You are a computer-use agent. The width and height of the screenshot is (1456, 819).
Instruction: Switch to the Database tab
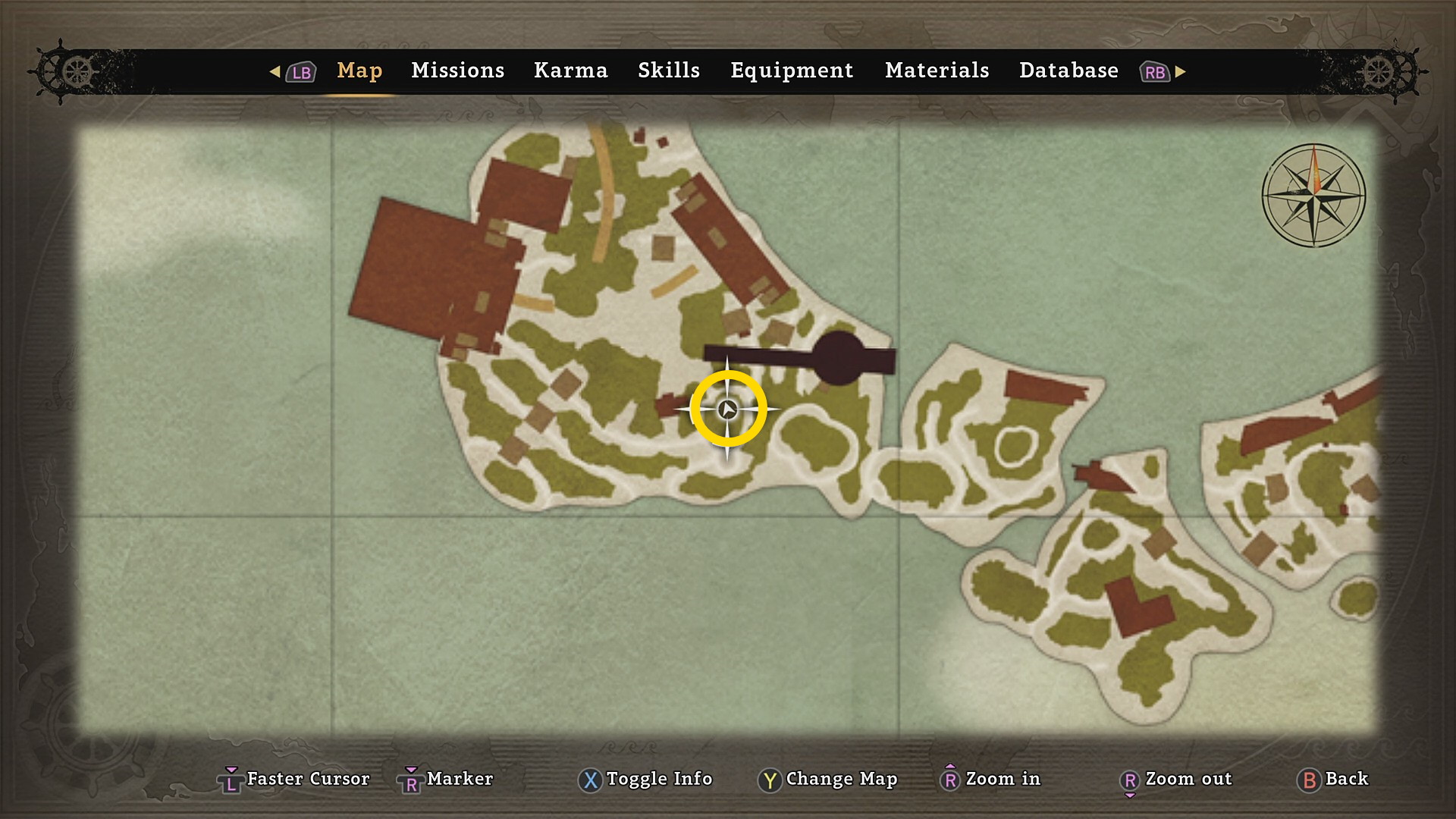1068,71
